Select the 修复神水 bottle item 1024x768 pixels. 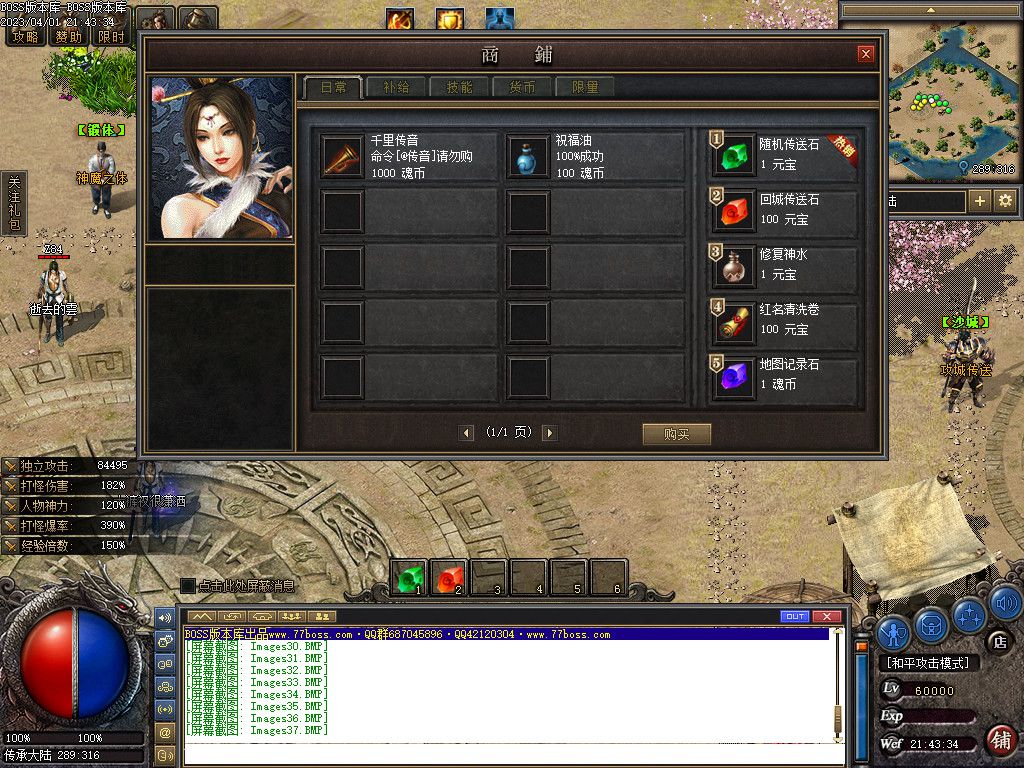point(736,266)
